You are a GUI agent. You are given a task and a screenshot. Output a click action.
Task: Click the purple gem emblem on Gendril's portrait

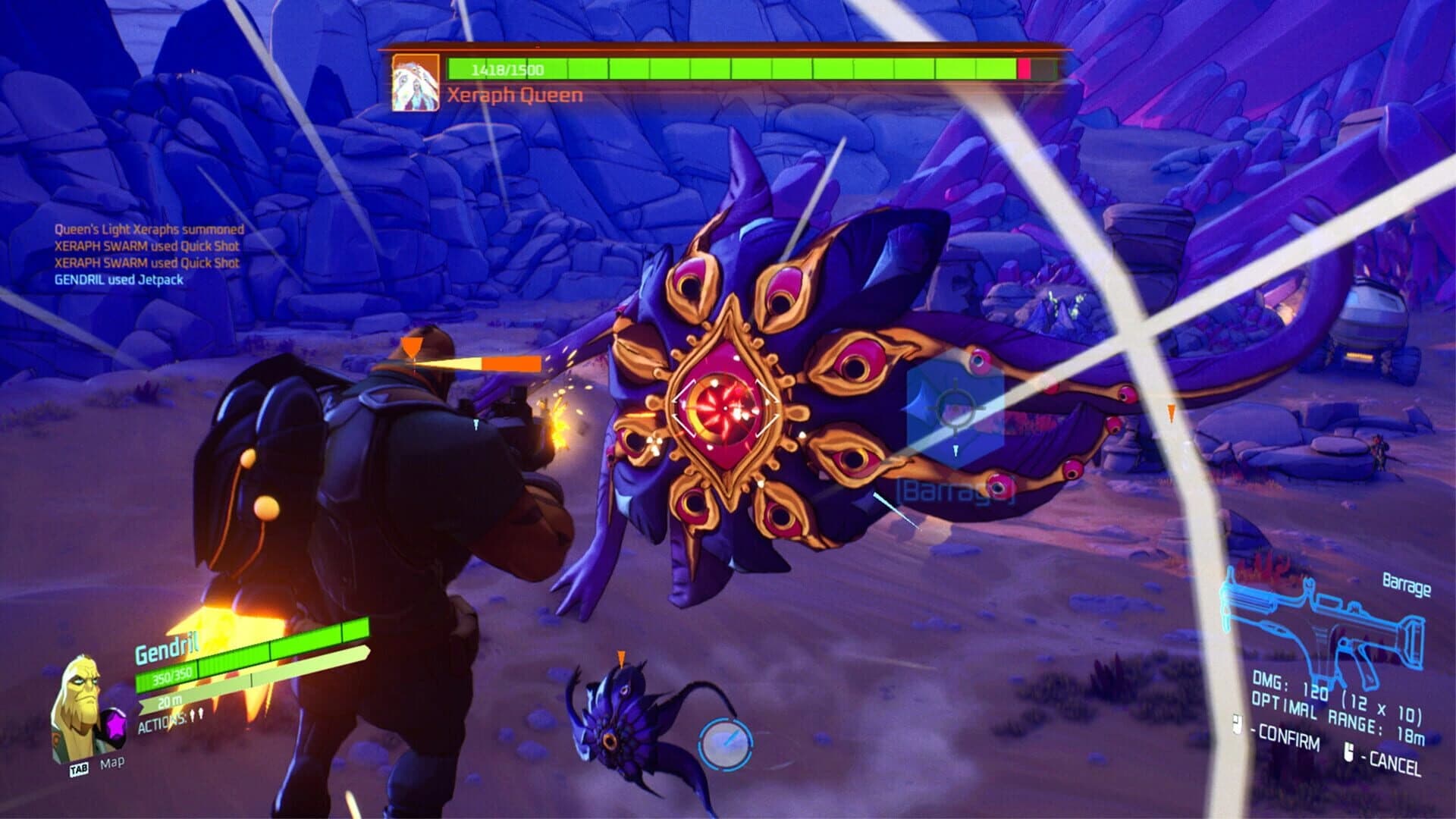(x=115, y=725)
